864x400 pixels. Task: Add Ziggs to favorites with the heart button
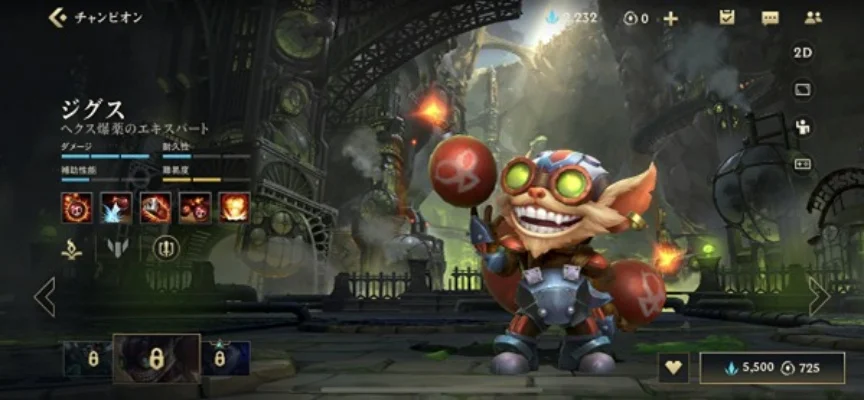673,367
